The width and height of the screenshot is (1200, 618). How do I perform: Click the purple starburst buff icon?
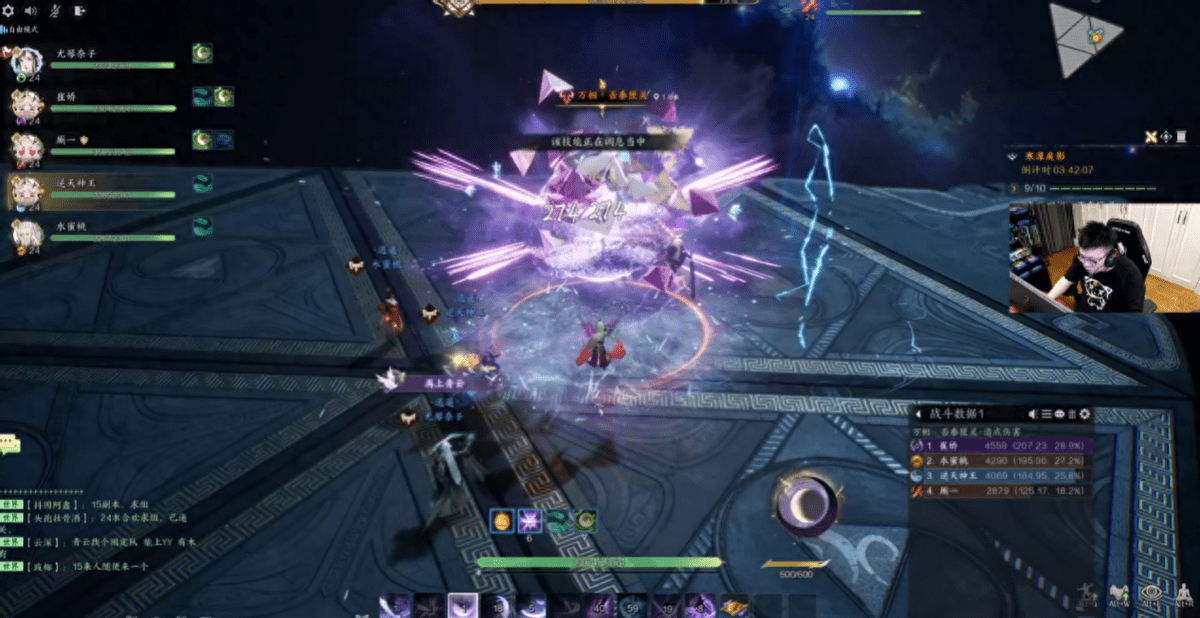pyautogui.click(x=529, y=521)
